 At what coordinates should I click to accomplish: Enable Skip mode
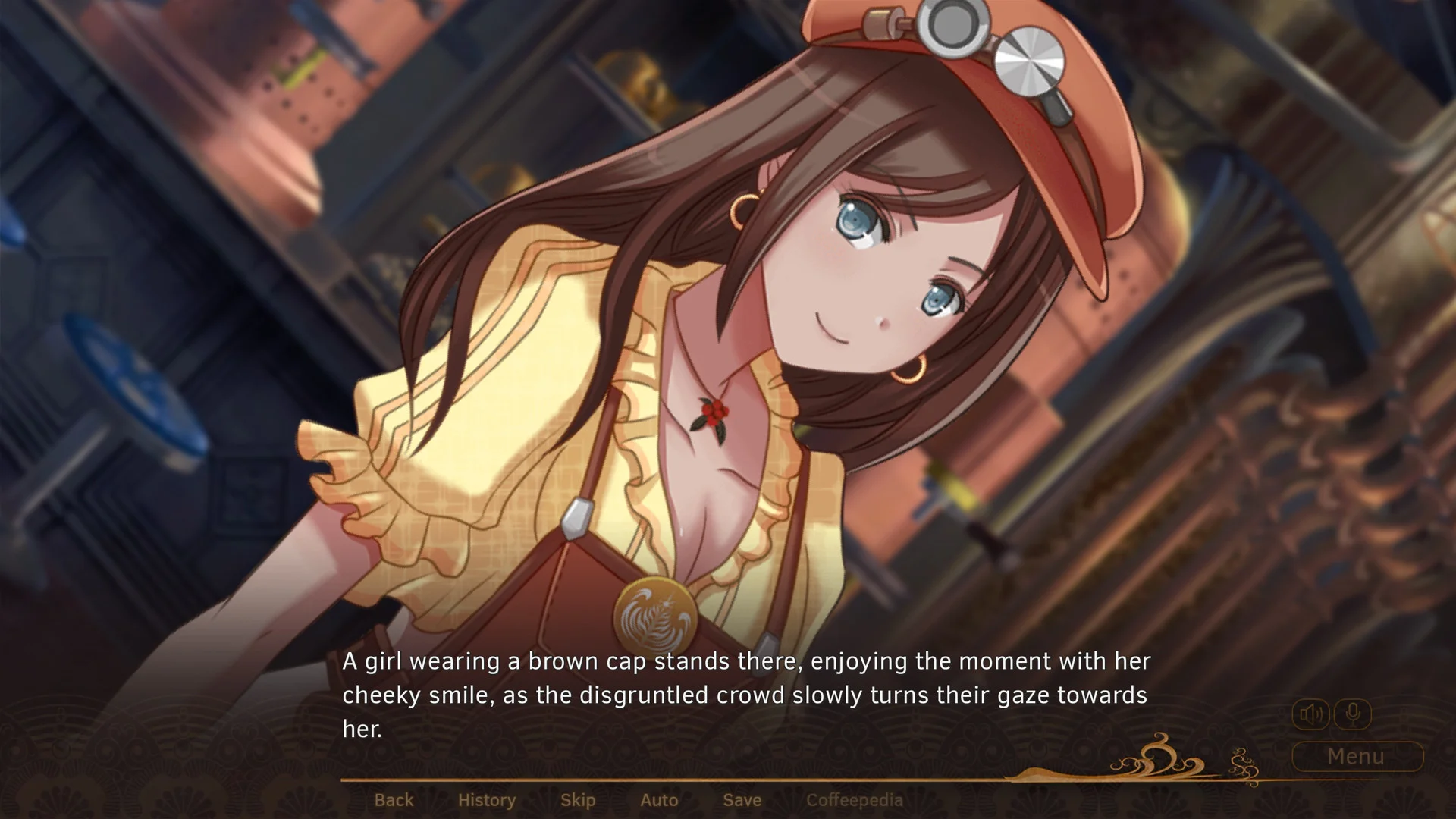(577, 799)
